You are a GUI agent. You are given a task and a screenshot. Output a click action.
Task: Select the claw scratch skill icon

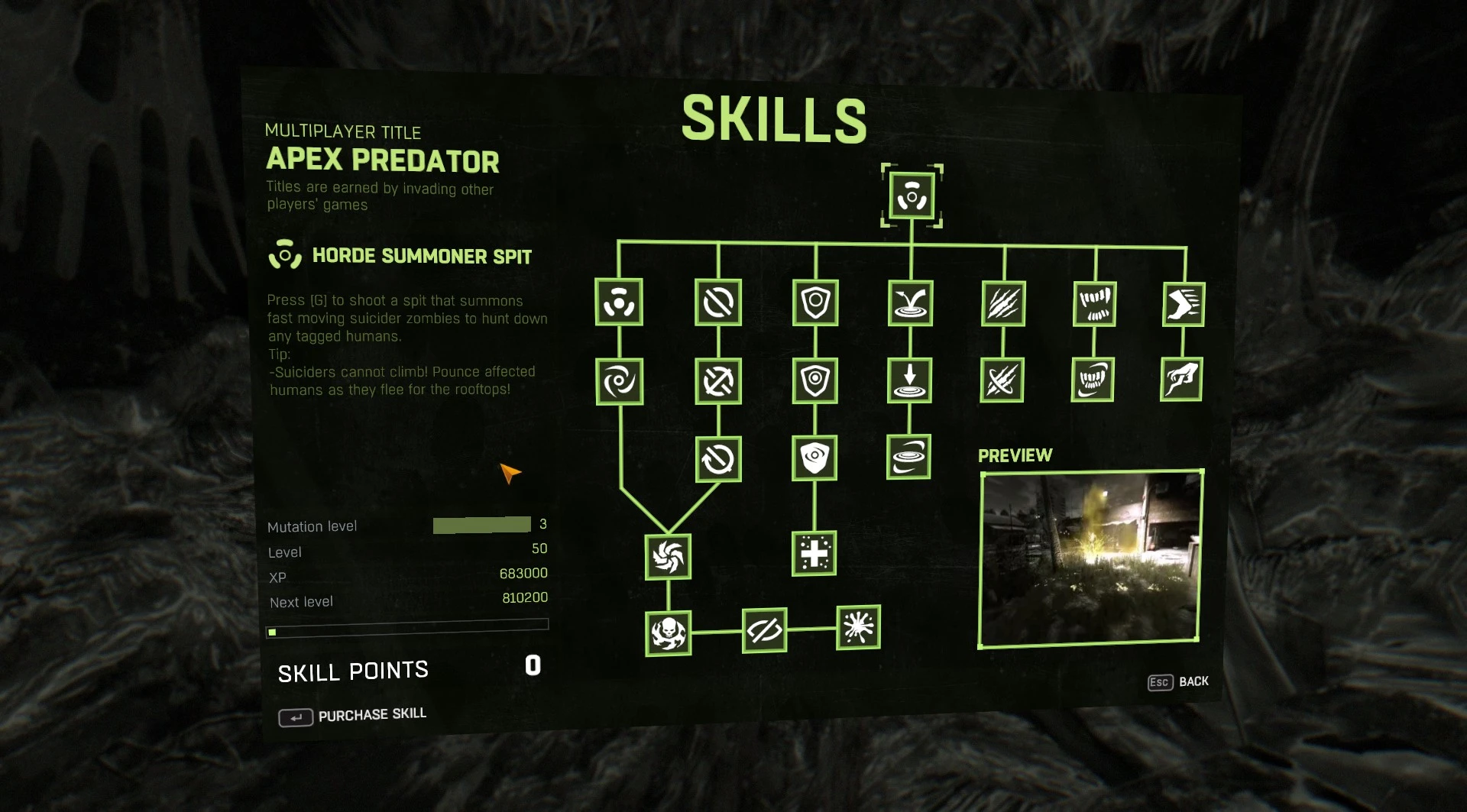(1002, 302)
